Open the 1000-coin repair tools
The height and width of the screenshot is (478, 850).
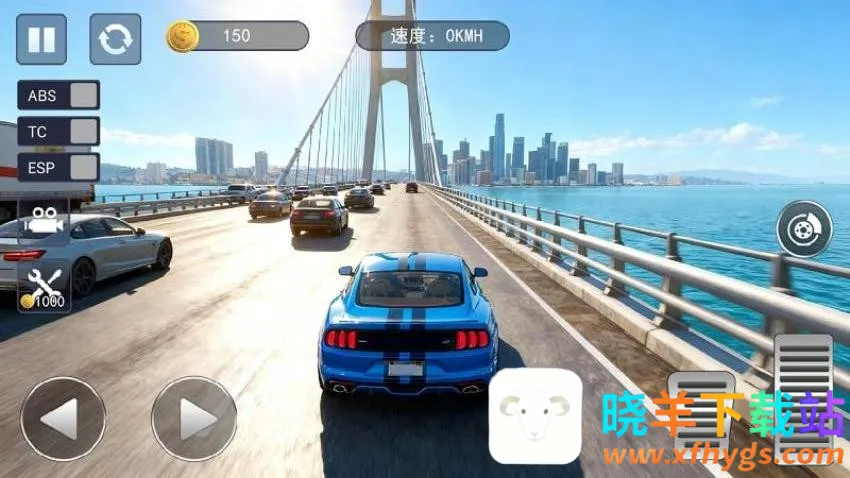tap(44, 288)
